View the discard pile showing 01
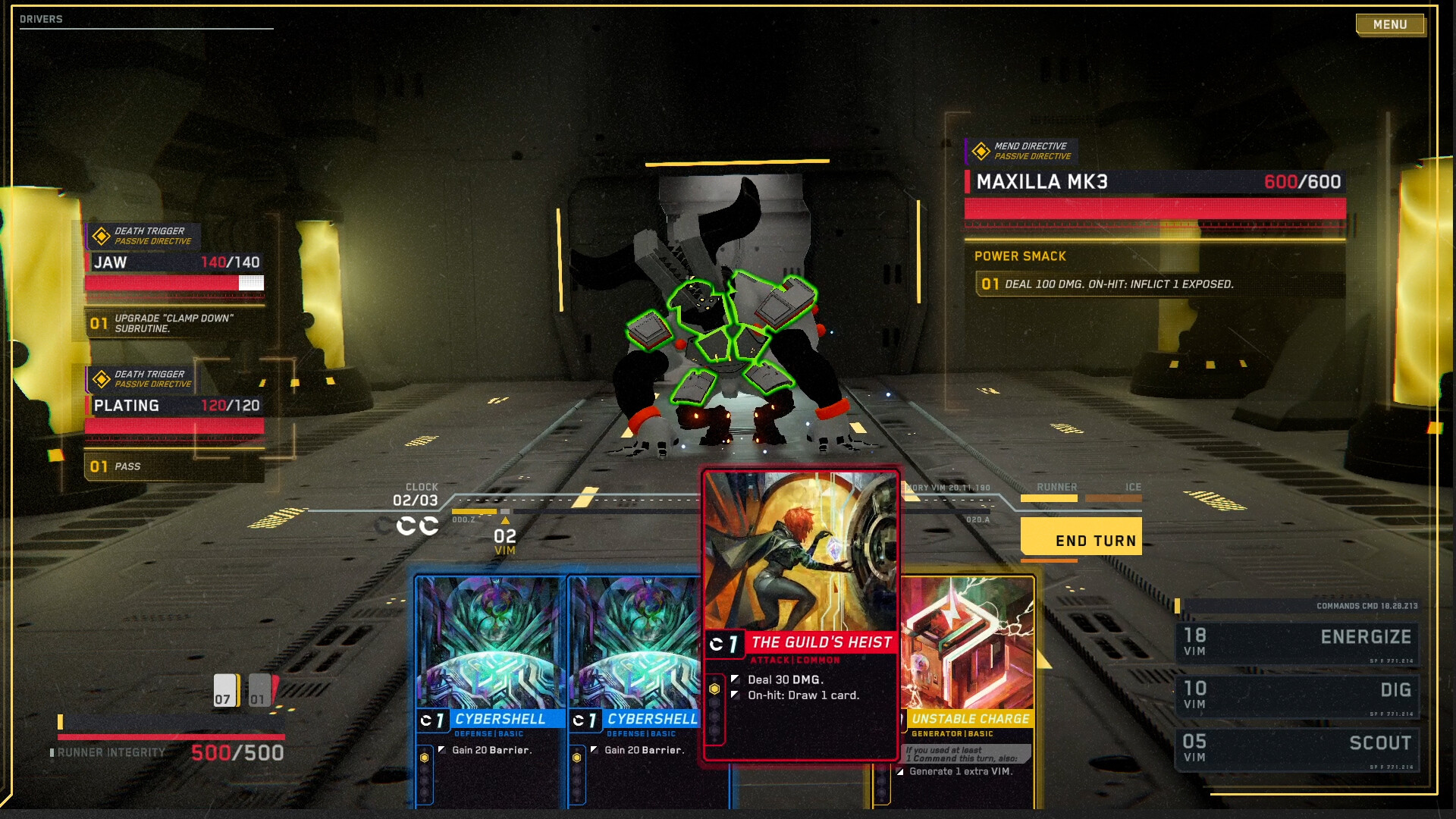The width and height of the screenshot is (1456, 819). coord(261,690)
